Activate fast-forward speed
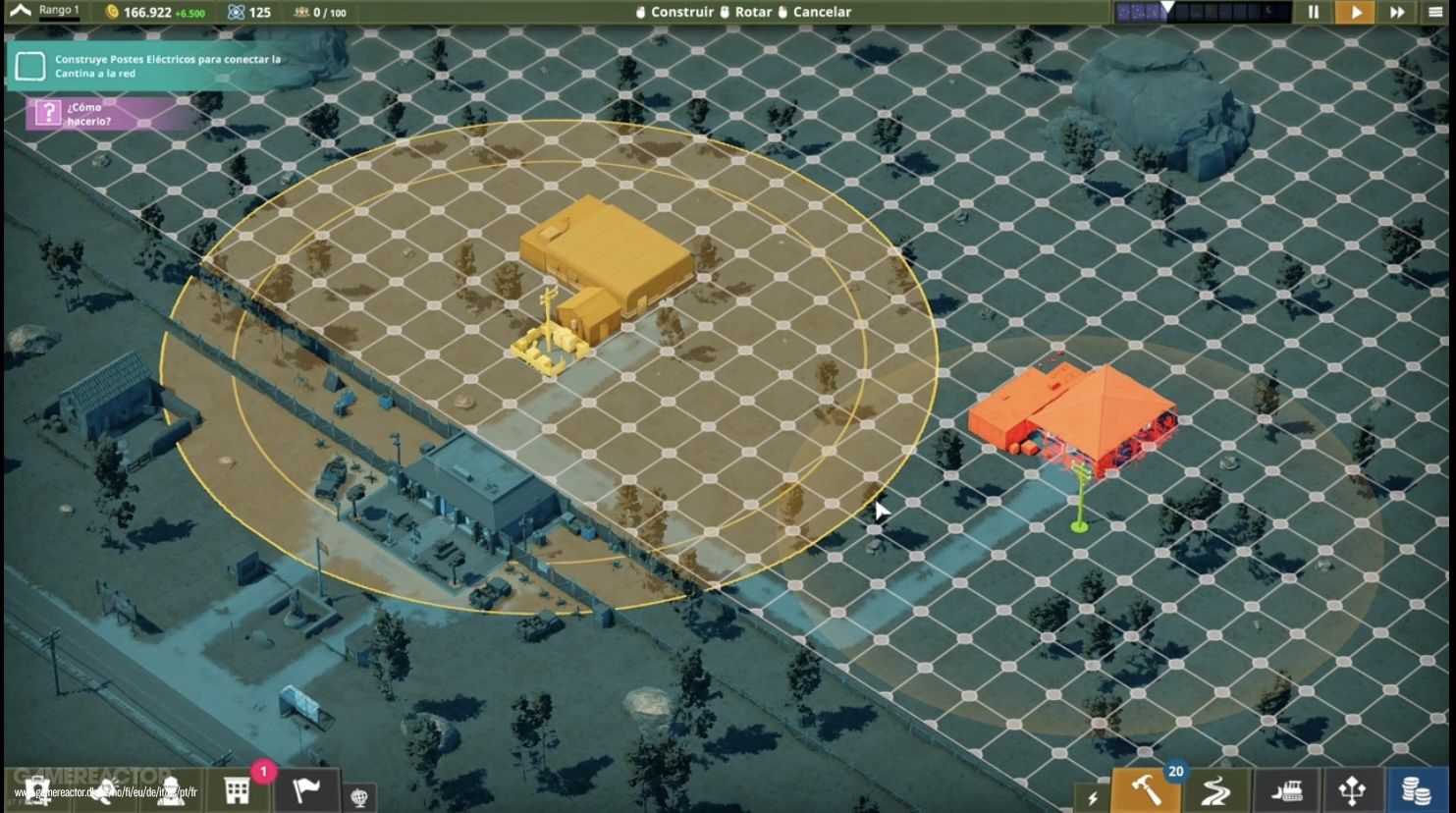Viewport: 1456px width, 813px height. 1397,12
